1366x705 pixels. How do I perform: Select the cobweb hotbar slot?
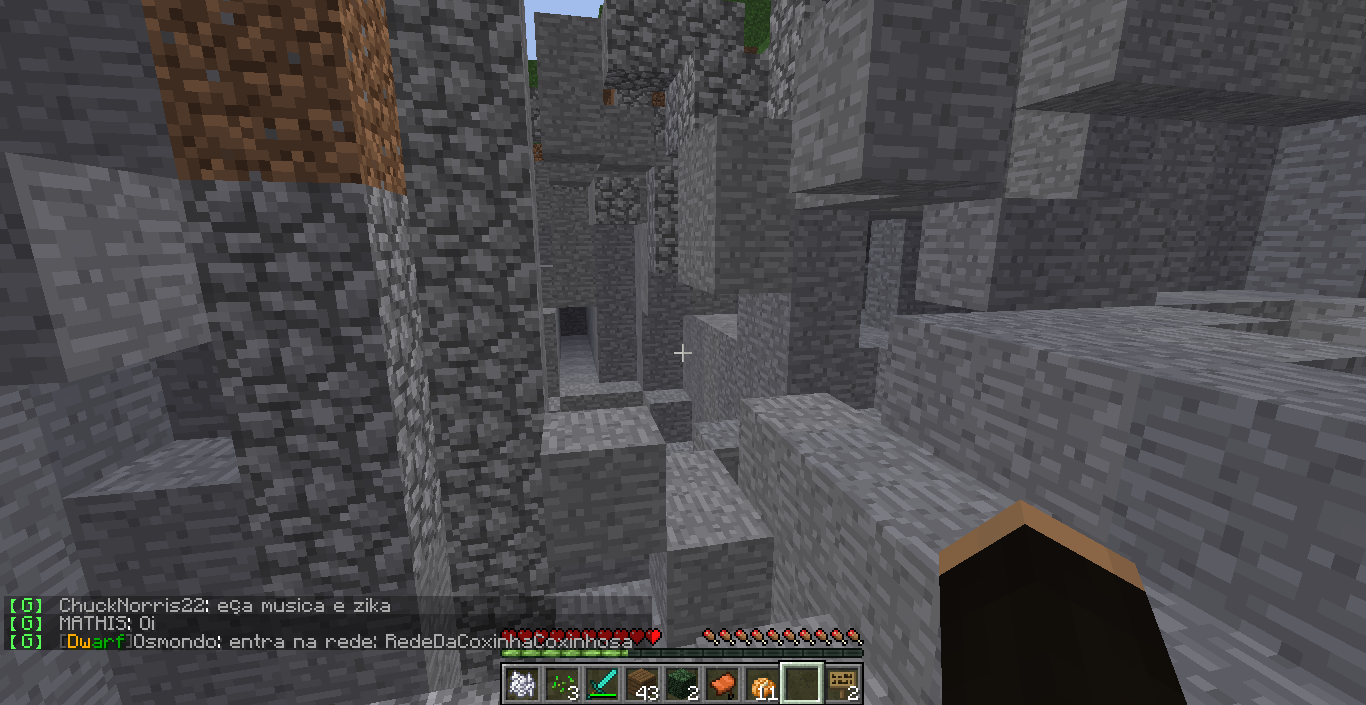[x=521, y=684]
